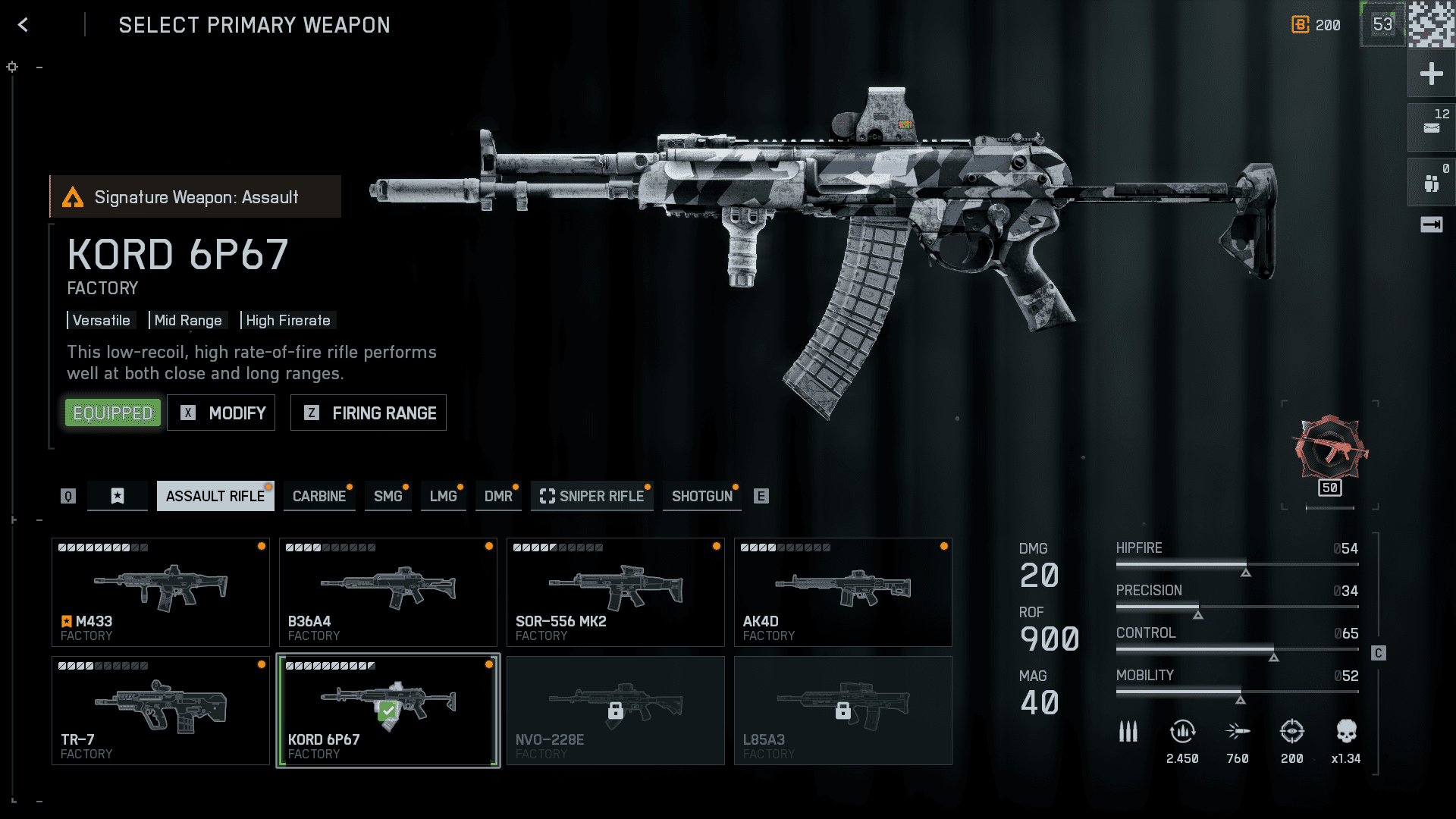Image resolution: width=1456 pixels, height=819 pixels.
Task: Open the LMG weapon tab
Action: coord(443,496)
